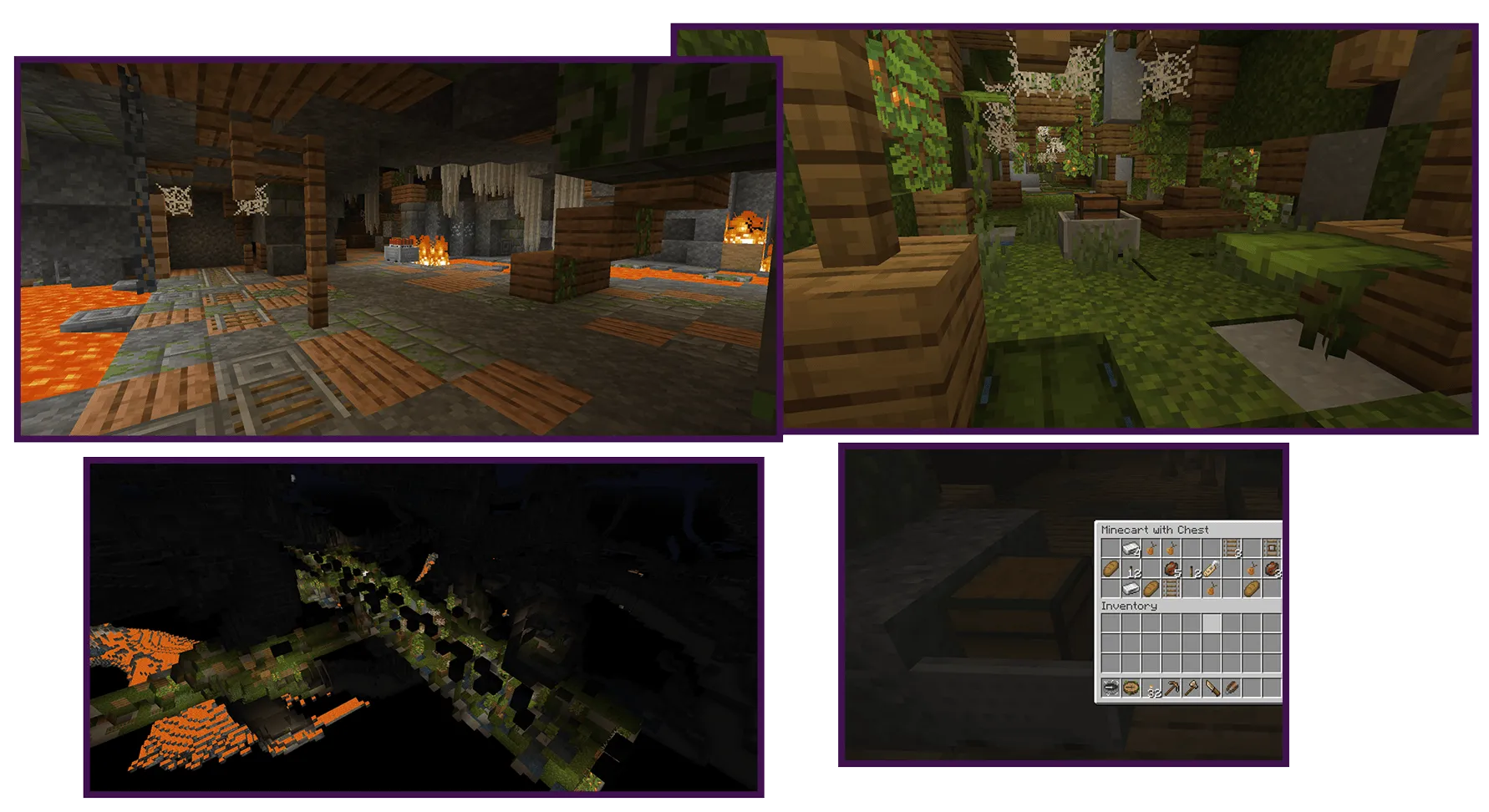This screenshot has width=1489, height=812.
Task: Grab the coiled lead from the hotbar
Action: [x=1231, y=688]
